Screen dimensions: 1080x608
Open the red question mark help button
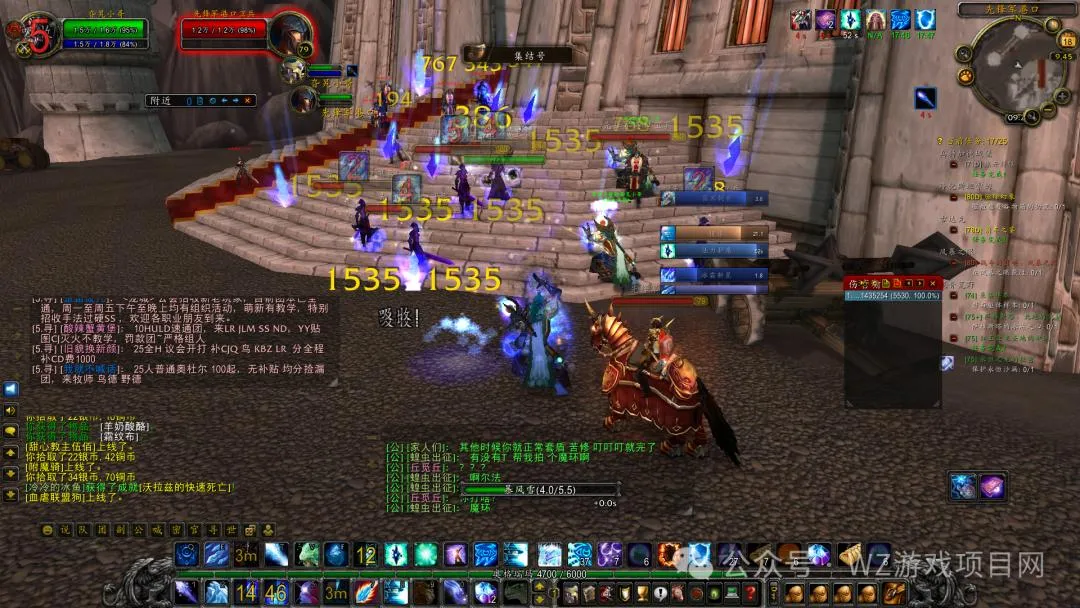click(x=751, y=592)
